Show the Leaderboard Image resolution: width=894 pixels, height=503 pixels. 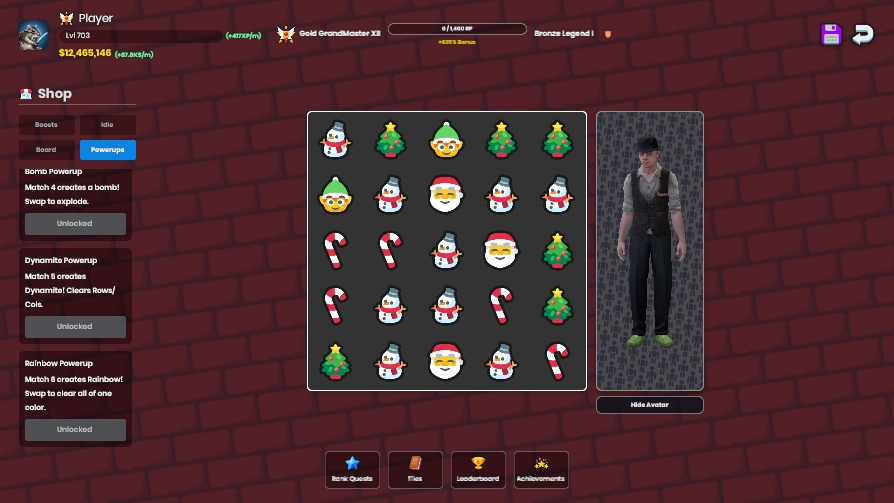click(x=478, y=470)
